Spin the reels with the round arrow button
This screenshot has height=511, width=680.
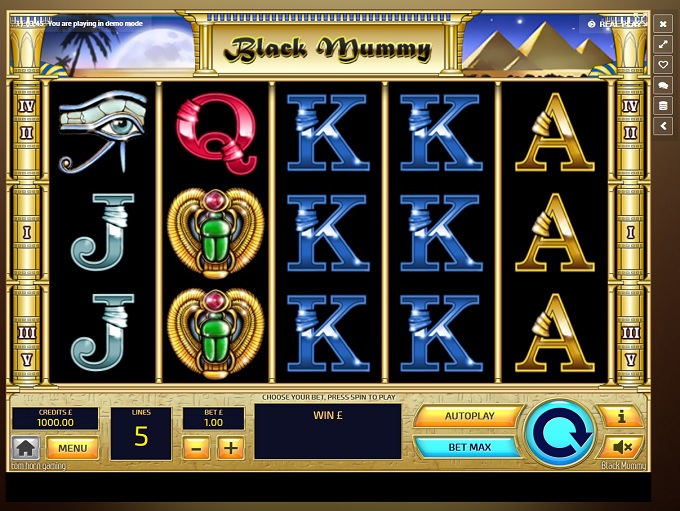(559, 432)
